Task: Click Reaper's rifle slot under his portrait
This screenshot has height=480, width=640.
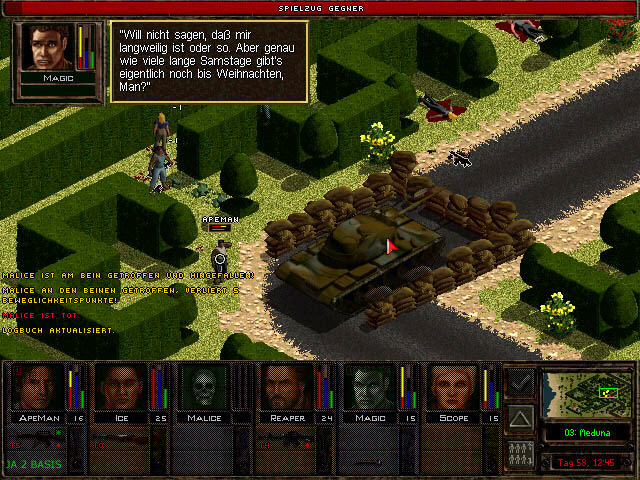Action: [296, 440]
